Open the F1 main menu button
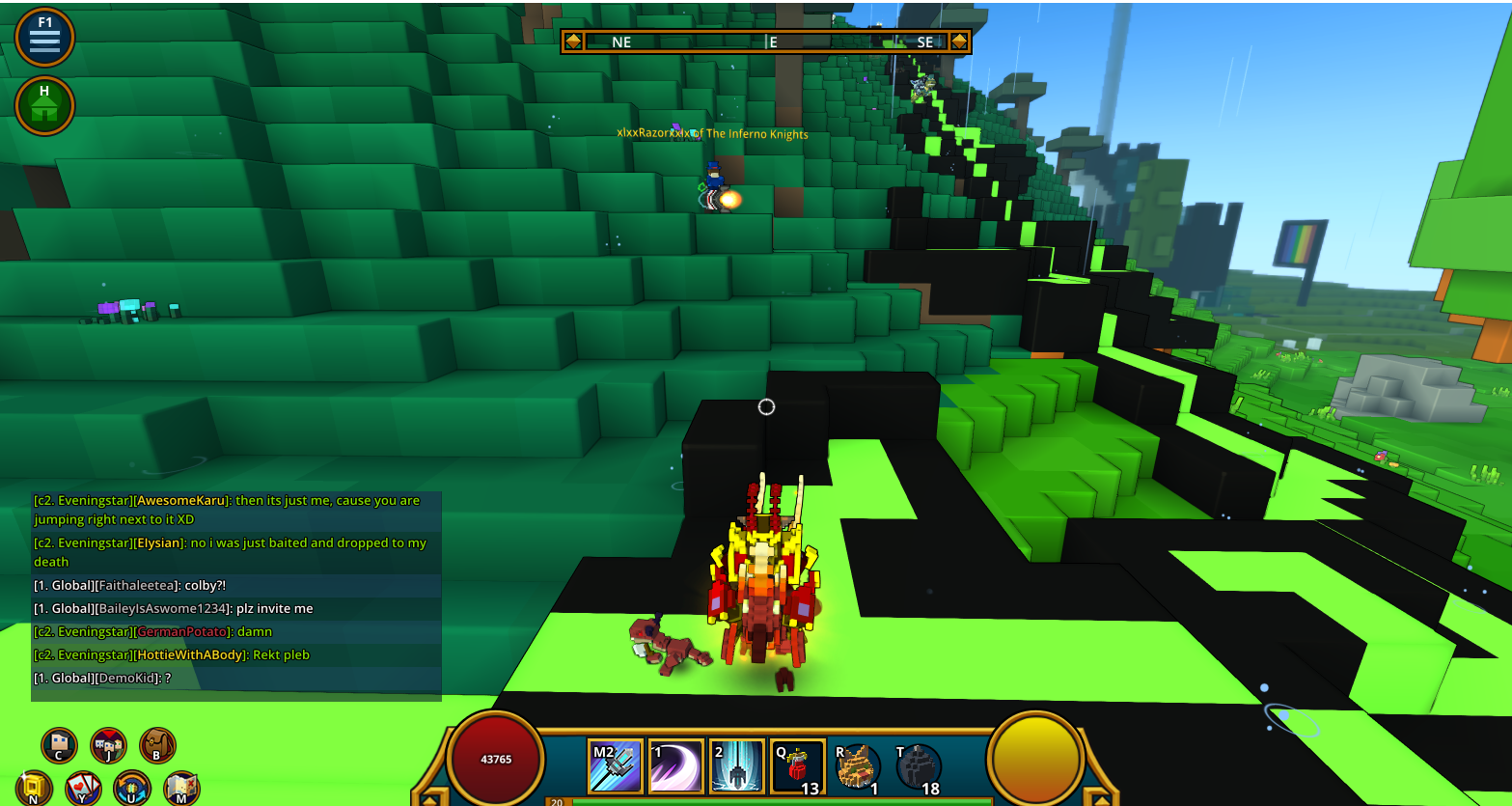 click(44, 38)
